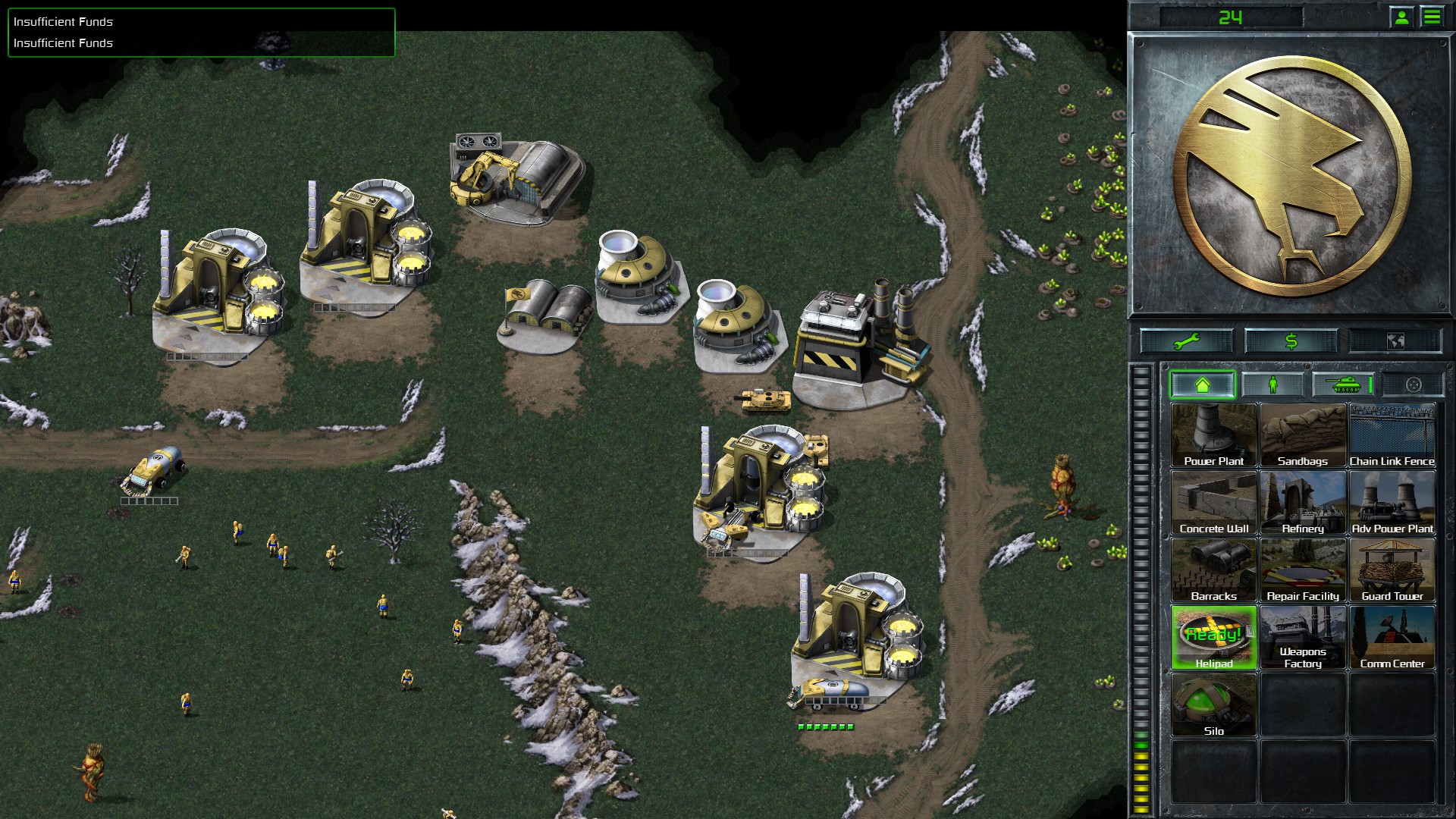Viewport: 1456px width, 819px height.
Task: Queue a Barracks for construction
Action: tap(1213, 569)
